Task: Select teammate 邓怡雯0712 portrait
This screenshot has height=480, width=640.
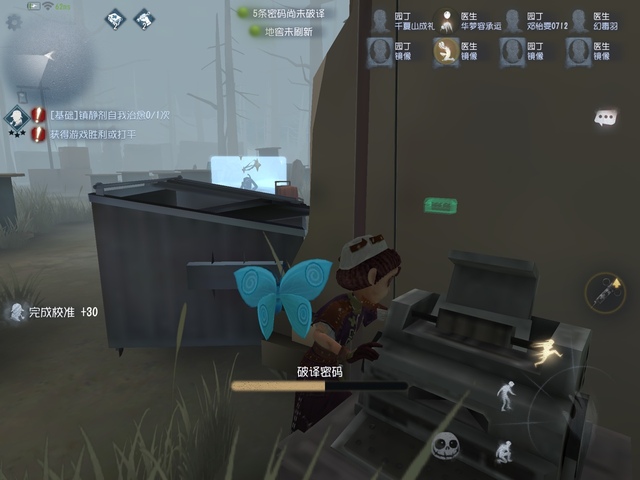Action: 512,20
